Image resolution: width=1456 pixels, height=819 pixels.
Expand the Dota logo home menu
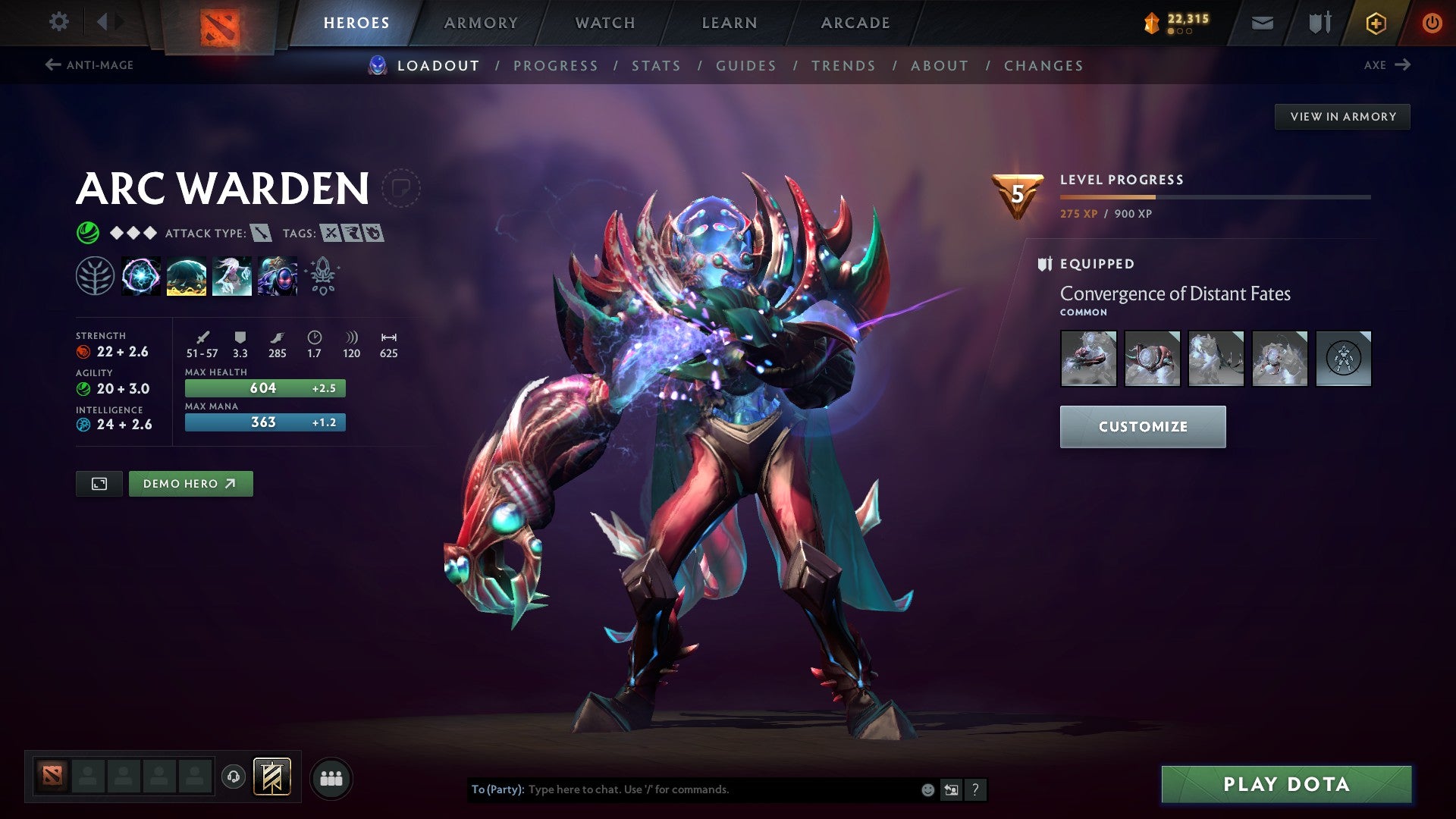coord(220,22)
